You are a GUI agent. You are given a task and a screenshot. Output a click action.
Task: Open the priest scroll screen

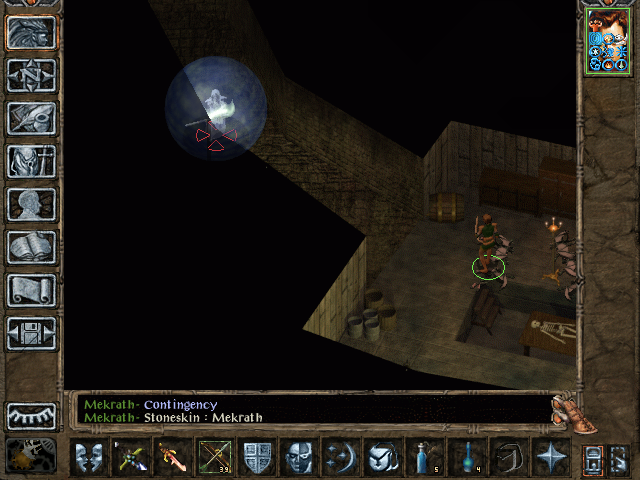[x=31, y=290]
